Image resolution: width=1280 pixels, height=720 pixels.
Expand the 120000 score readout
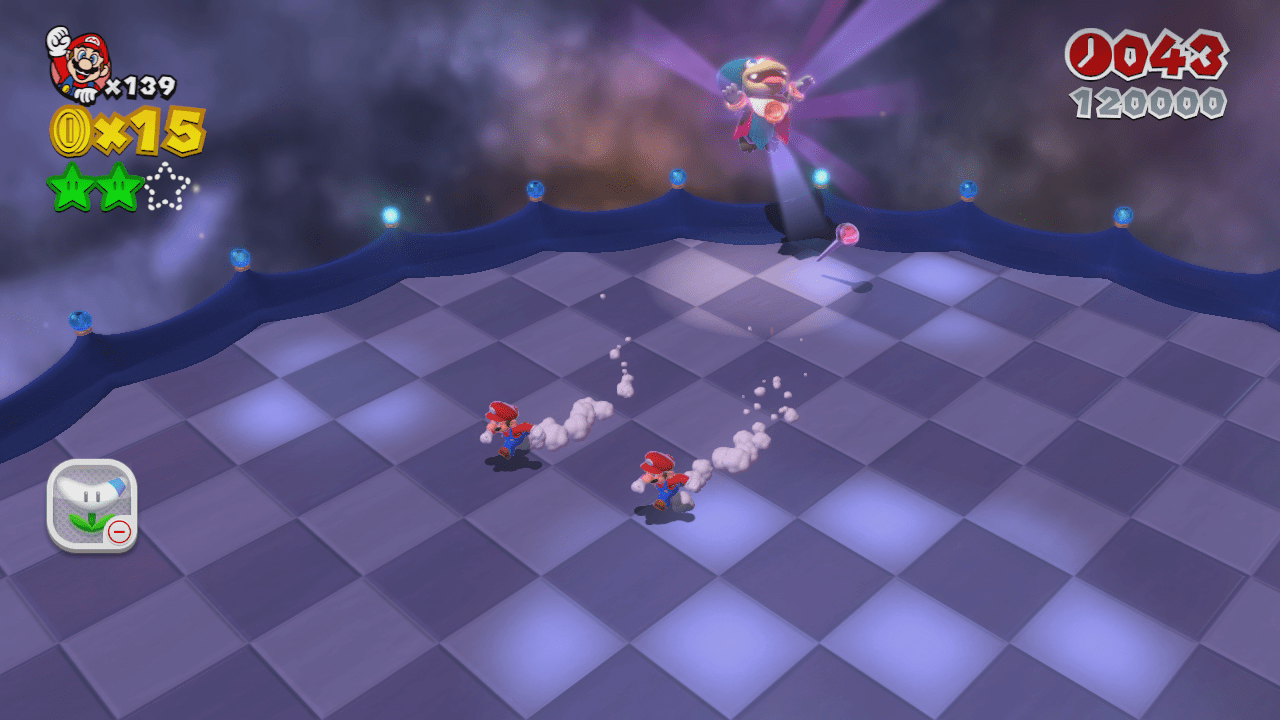click(1150, 100)
